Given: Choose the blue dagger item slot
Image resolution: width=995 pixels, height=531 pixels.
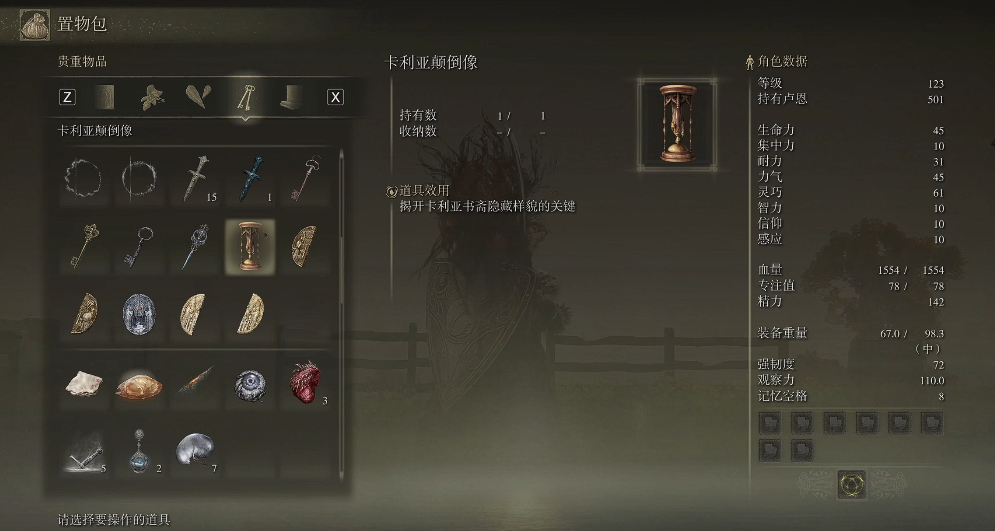Looking at the screenshot, I should coord(249,180).
